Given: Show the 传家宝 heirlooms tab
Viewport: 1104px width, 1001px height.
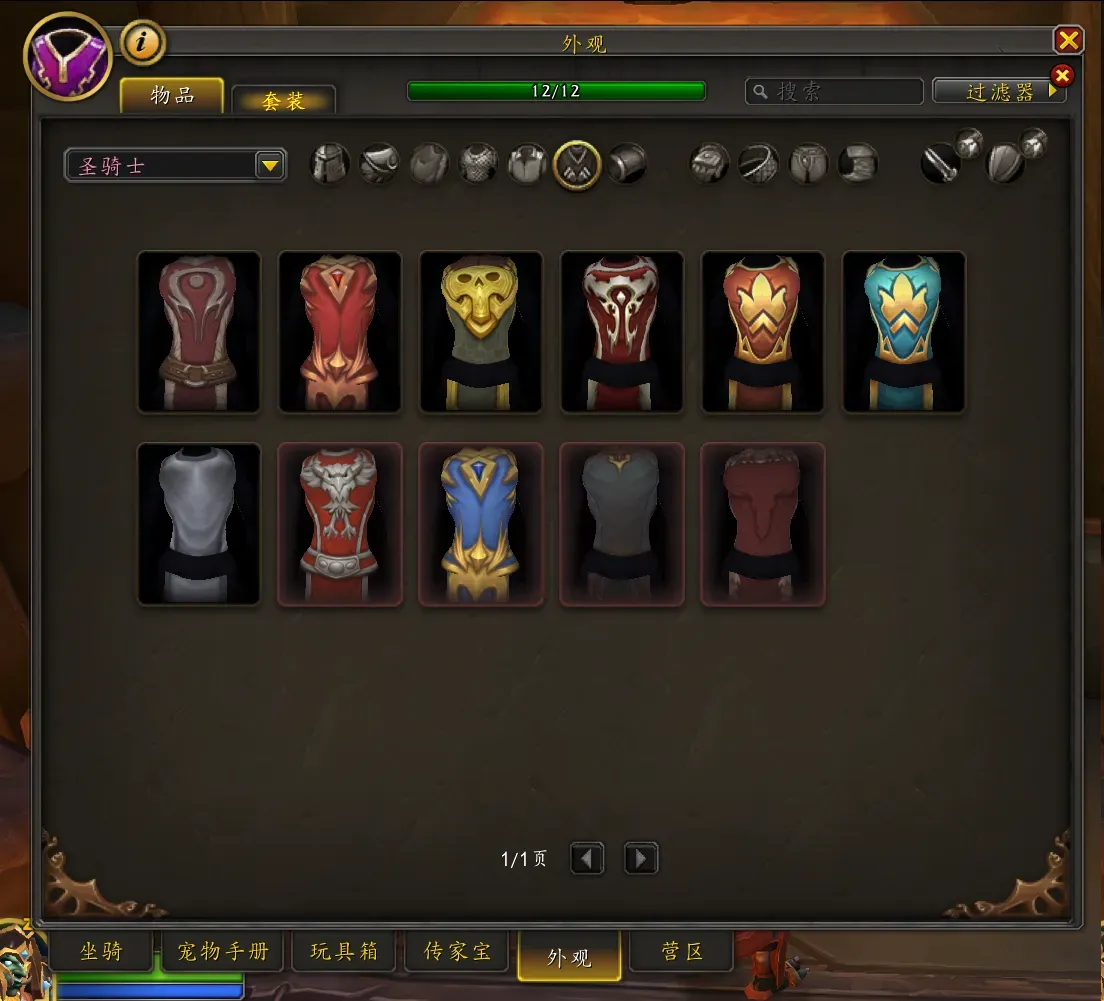Looking at the screenshot, I should [457, 952].
